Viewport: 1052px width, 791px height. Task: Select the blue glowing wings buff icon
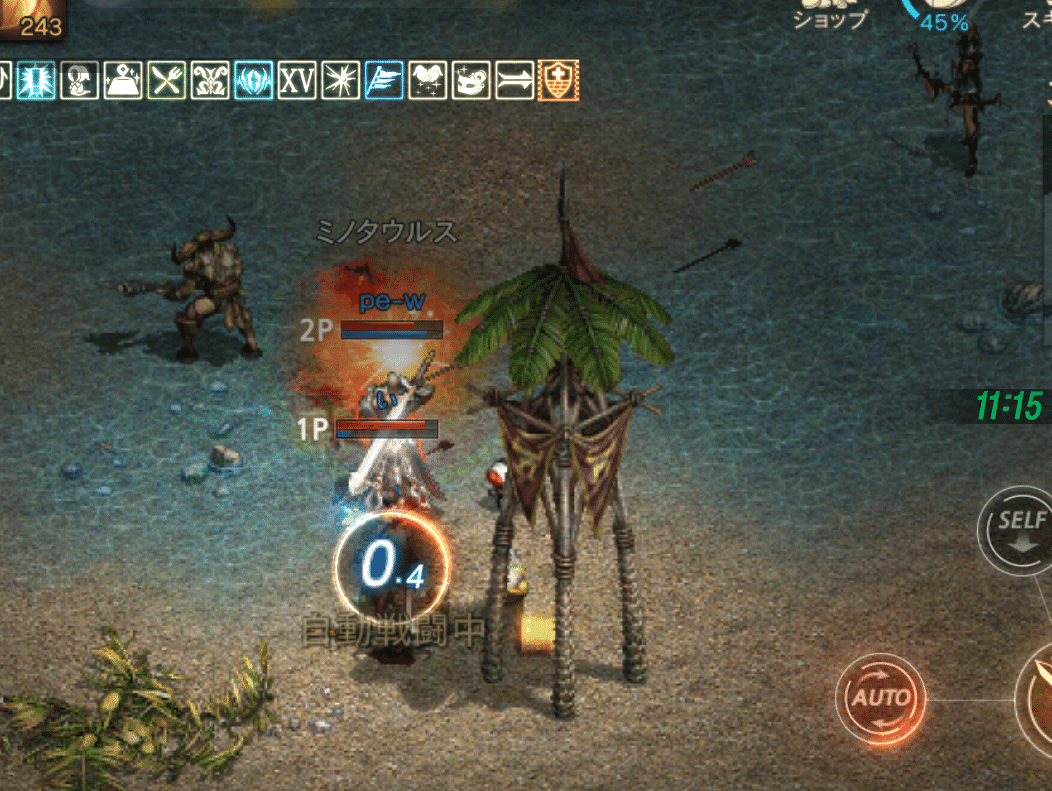tap(253, 80)
